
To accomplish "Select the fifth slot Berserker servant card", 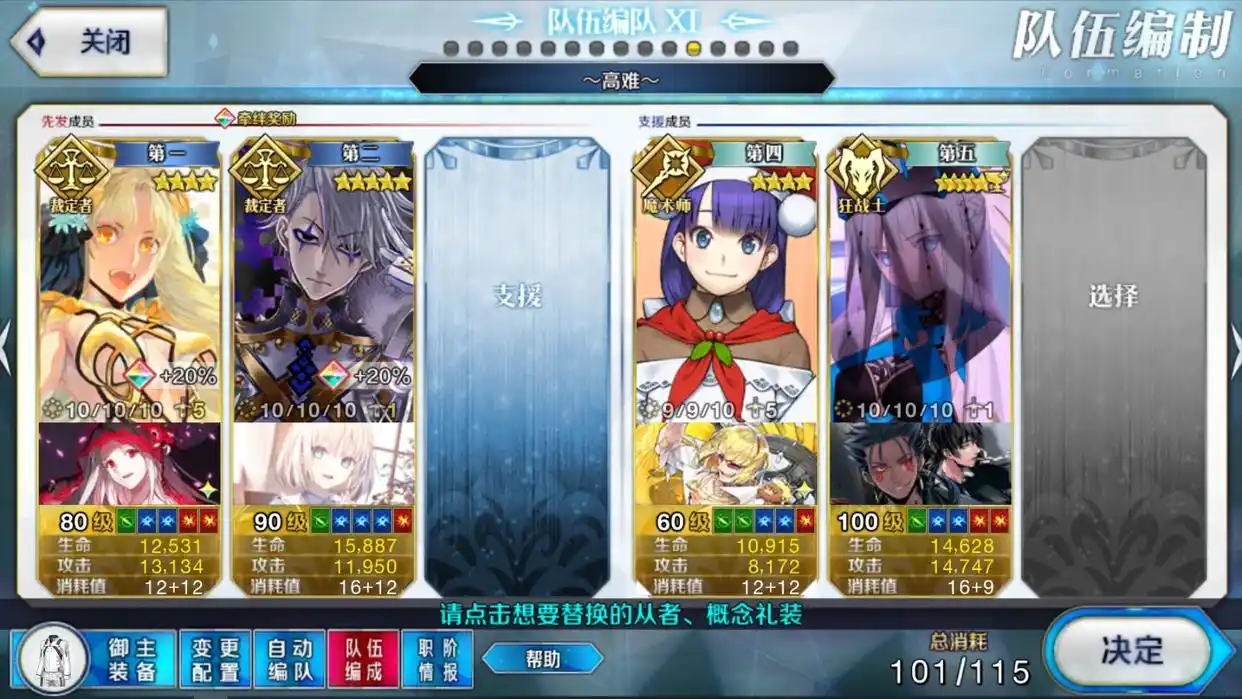I will pyautogui.click(x=920, y=290).
